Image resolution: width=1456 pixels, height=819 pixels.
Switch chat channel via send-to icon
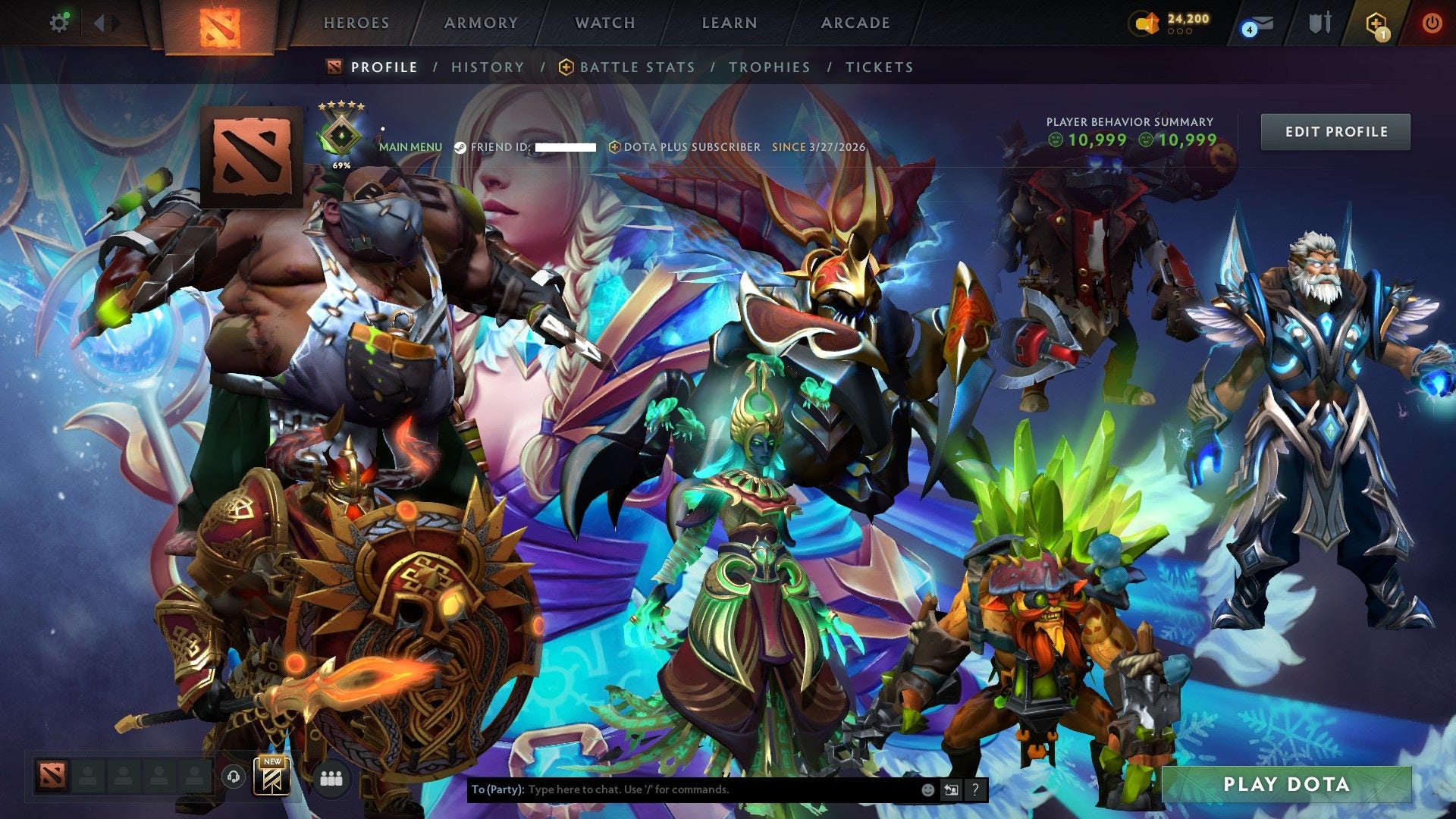point(951,789)
